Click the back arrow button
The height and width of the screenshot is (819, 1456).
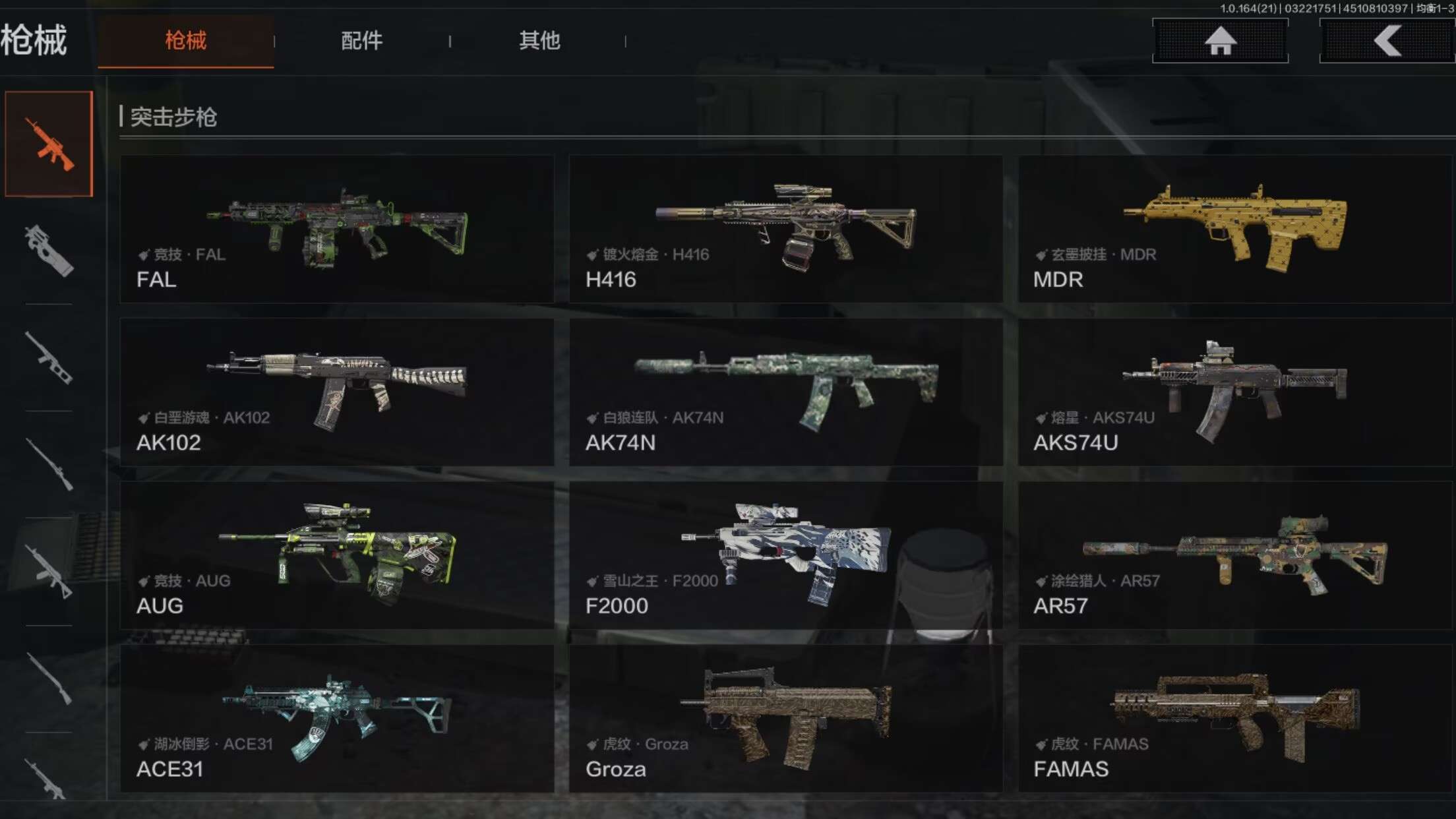pos(1387,41)
